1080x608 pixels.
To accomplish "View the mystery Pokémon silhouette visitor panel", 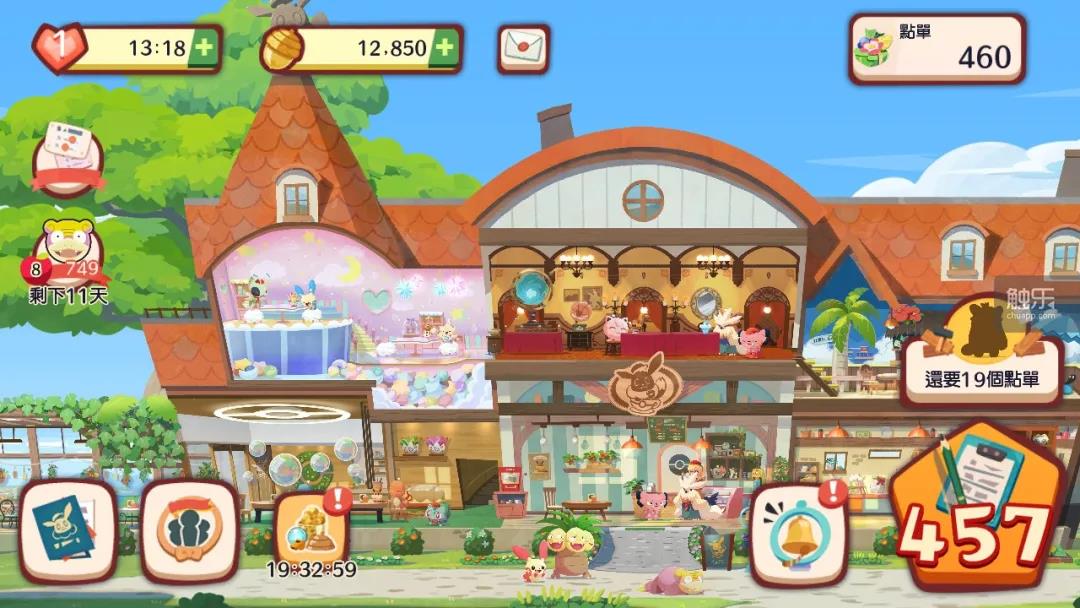I will [981, 353].
